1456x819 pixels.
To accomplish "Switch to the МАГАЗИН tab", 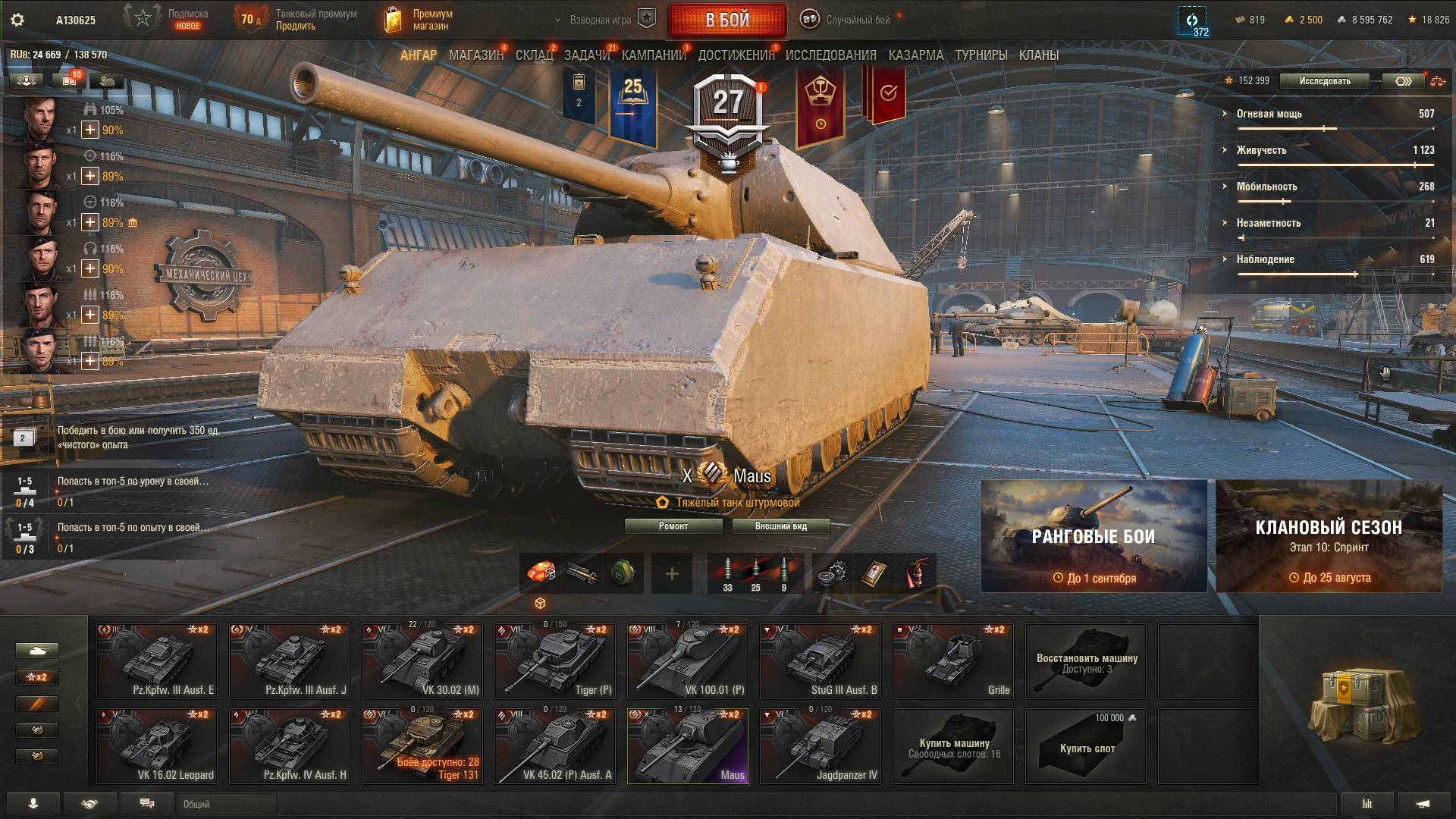I will click(x=475, y=55).
